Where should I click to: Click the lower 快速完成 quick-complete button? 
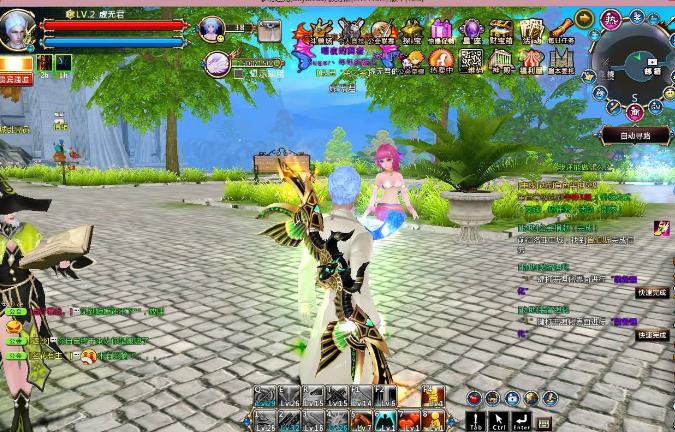pyautogui.click(x=651, y=335)
